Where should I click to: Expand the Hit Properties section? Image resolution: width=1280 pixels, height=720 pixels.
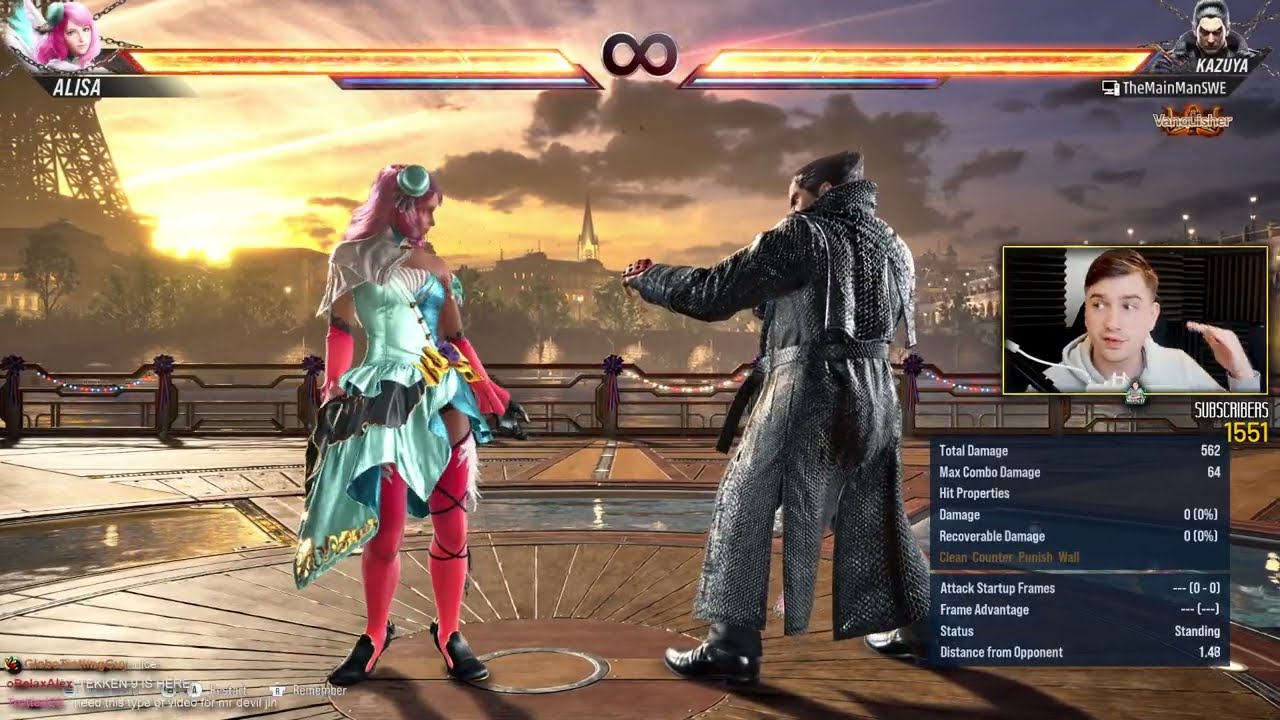click(x=977, y=493)
